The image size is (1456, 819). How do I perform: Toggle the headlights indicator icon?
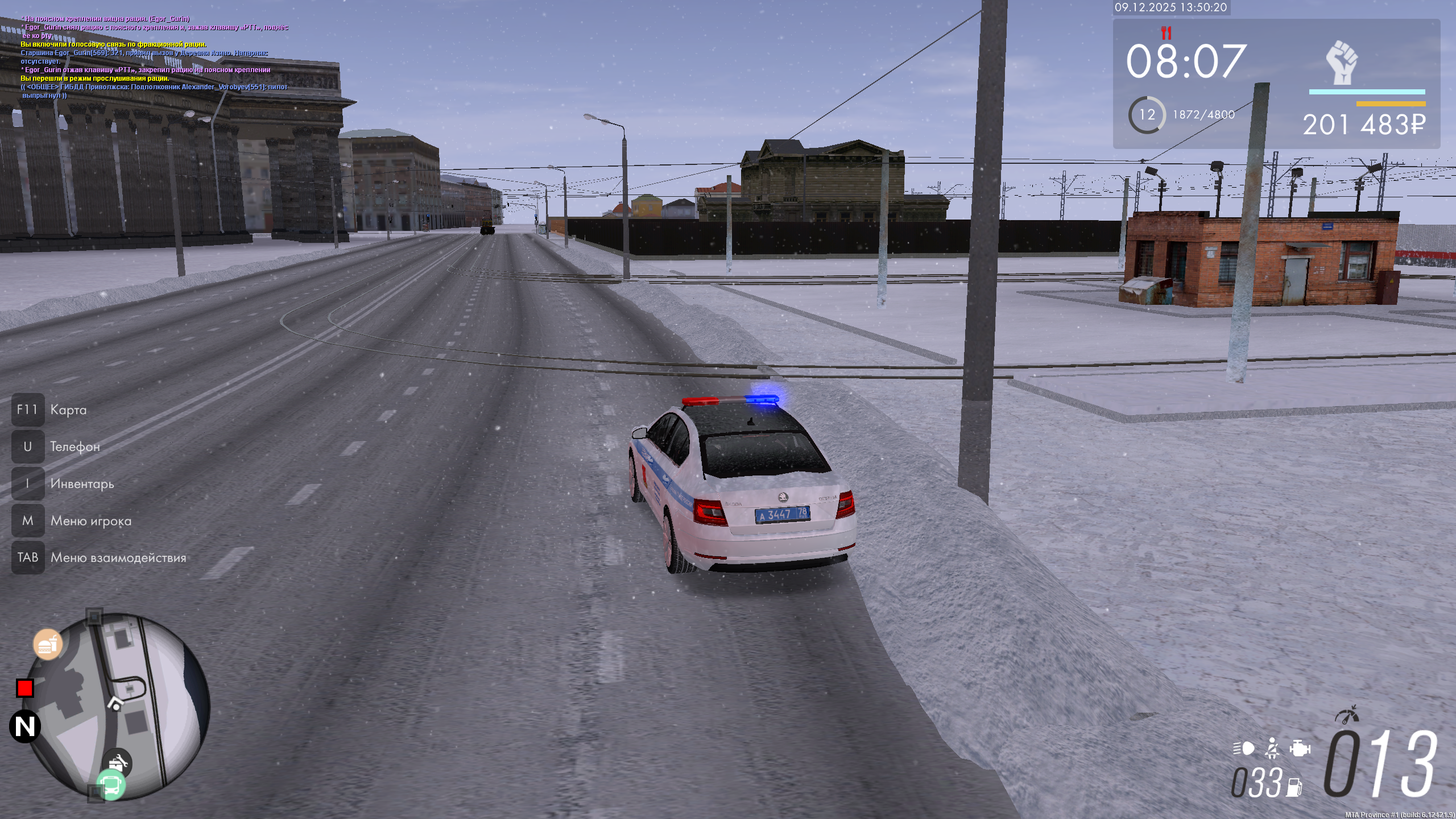(1244, 748)
